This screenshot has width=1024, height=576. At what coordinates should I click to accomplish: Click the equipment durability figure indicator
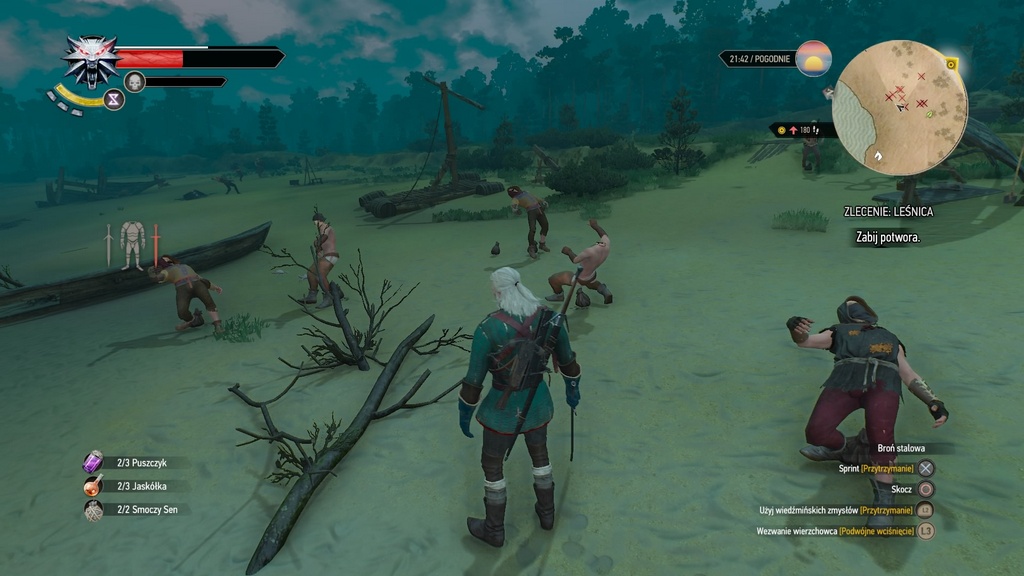132,244
